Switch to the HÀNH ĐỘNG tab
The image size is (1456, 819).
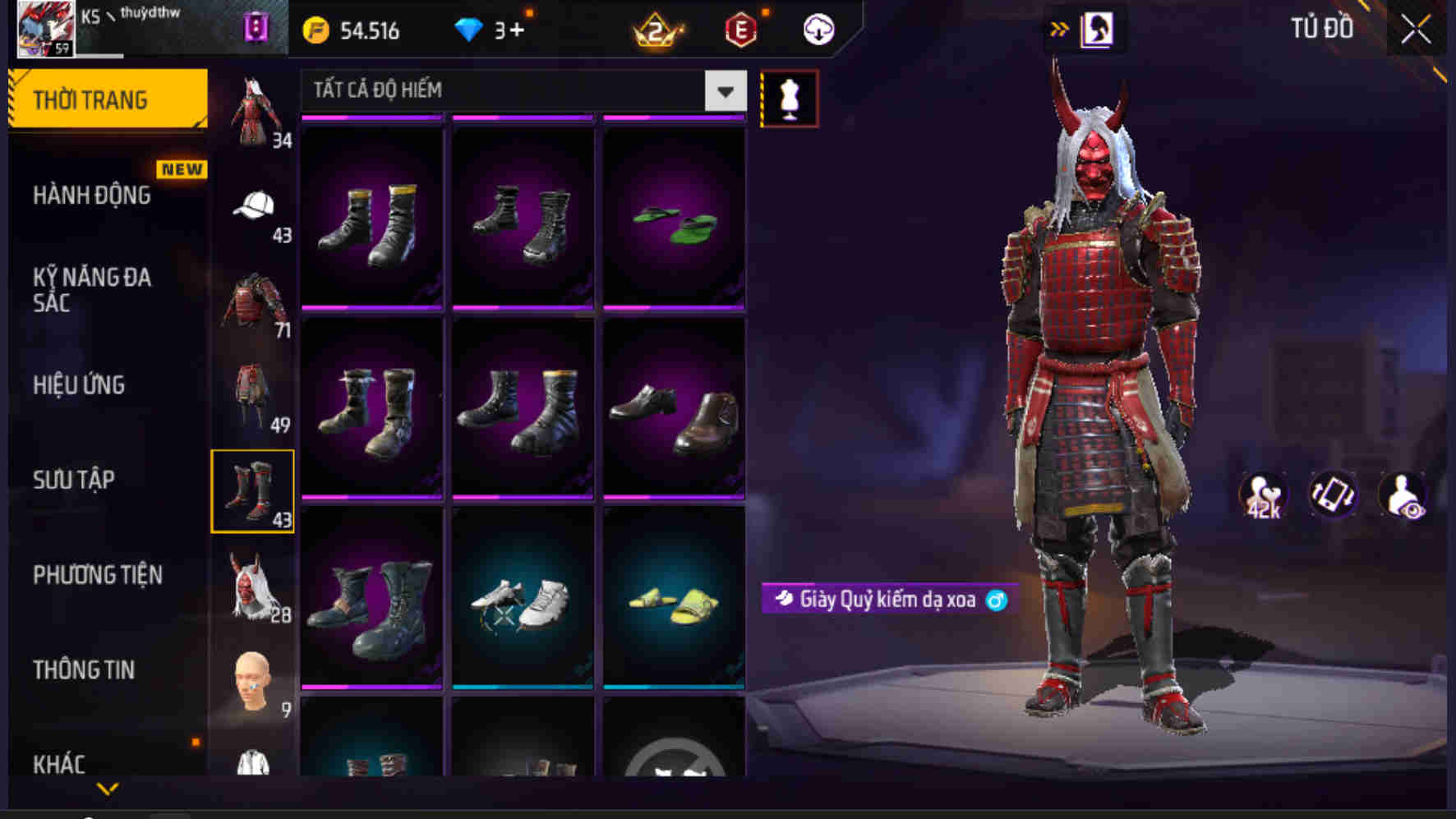[90, 196]
